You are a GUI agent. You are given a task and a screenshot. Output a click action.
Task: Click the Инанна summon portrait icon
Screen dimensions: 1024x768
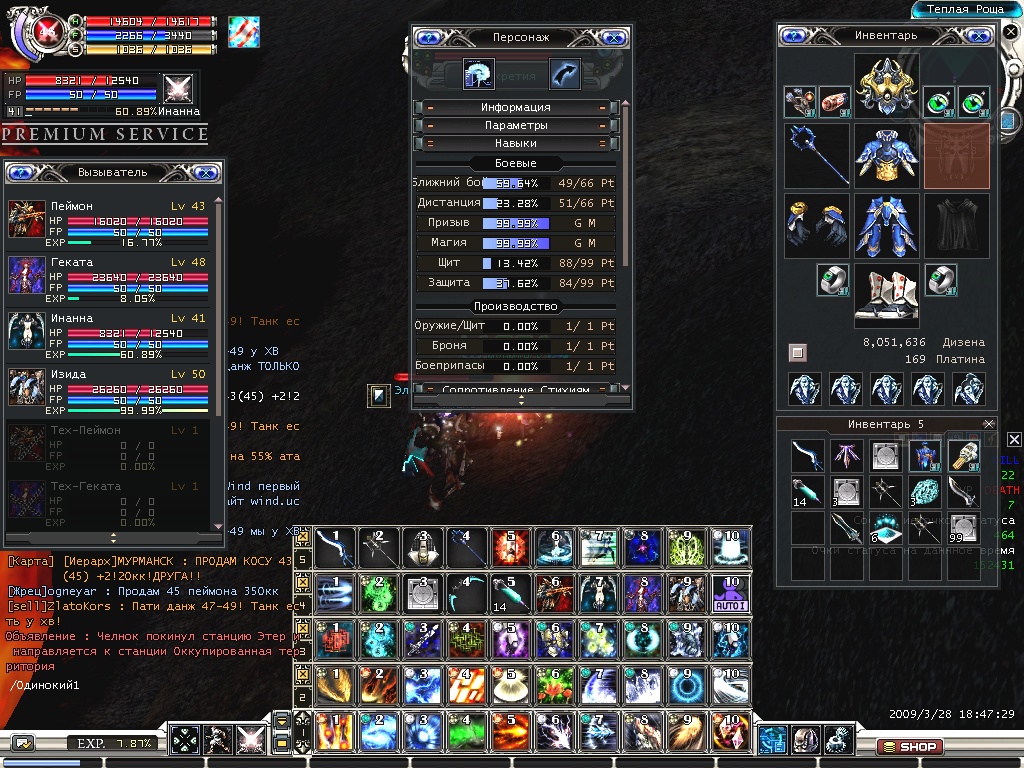pyautogui.click(x=27, y=331)
